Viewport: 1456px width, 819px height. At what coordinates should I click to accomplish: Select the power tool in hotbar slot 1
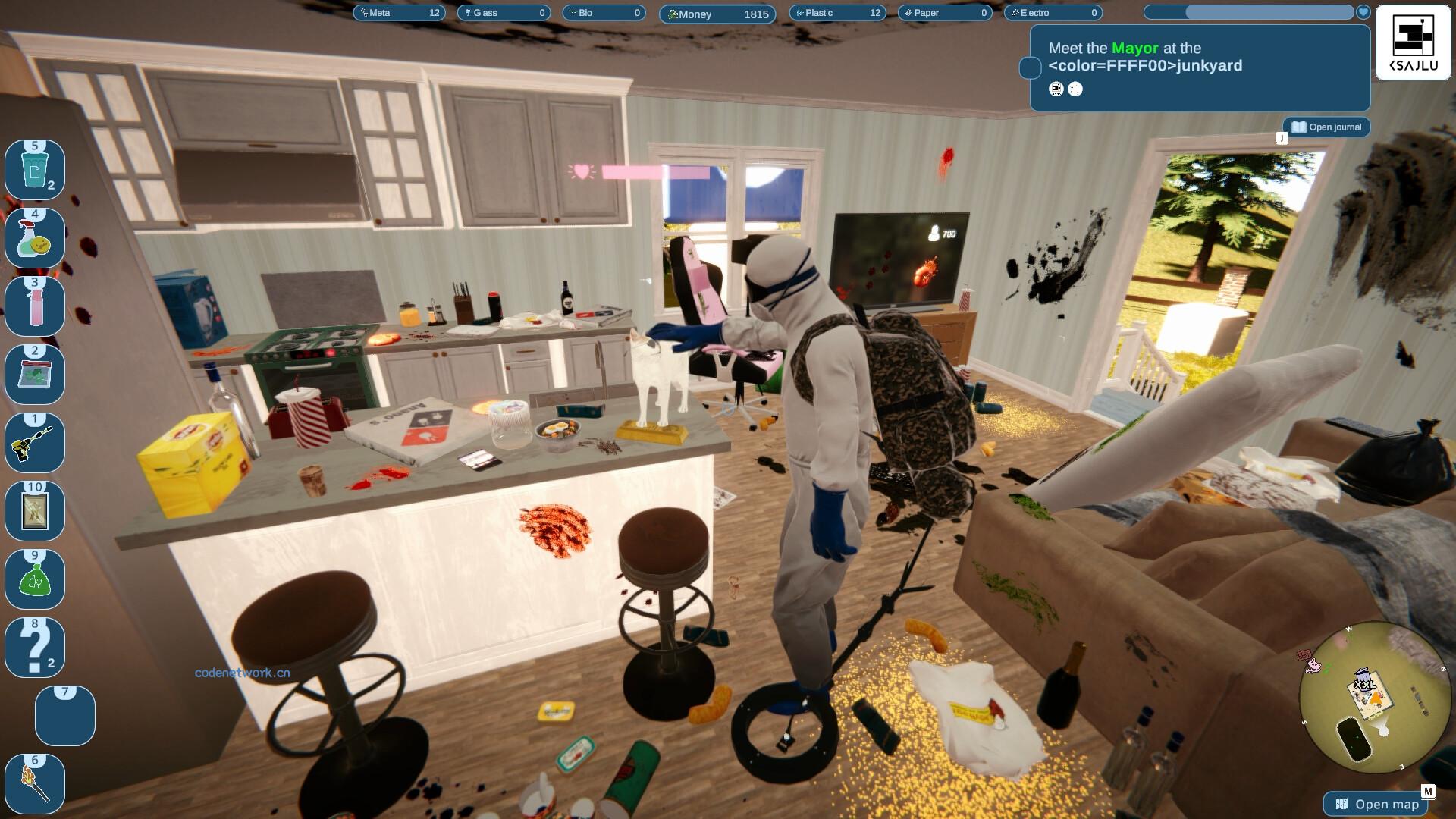coord(34,442)
